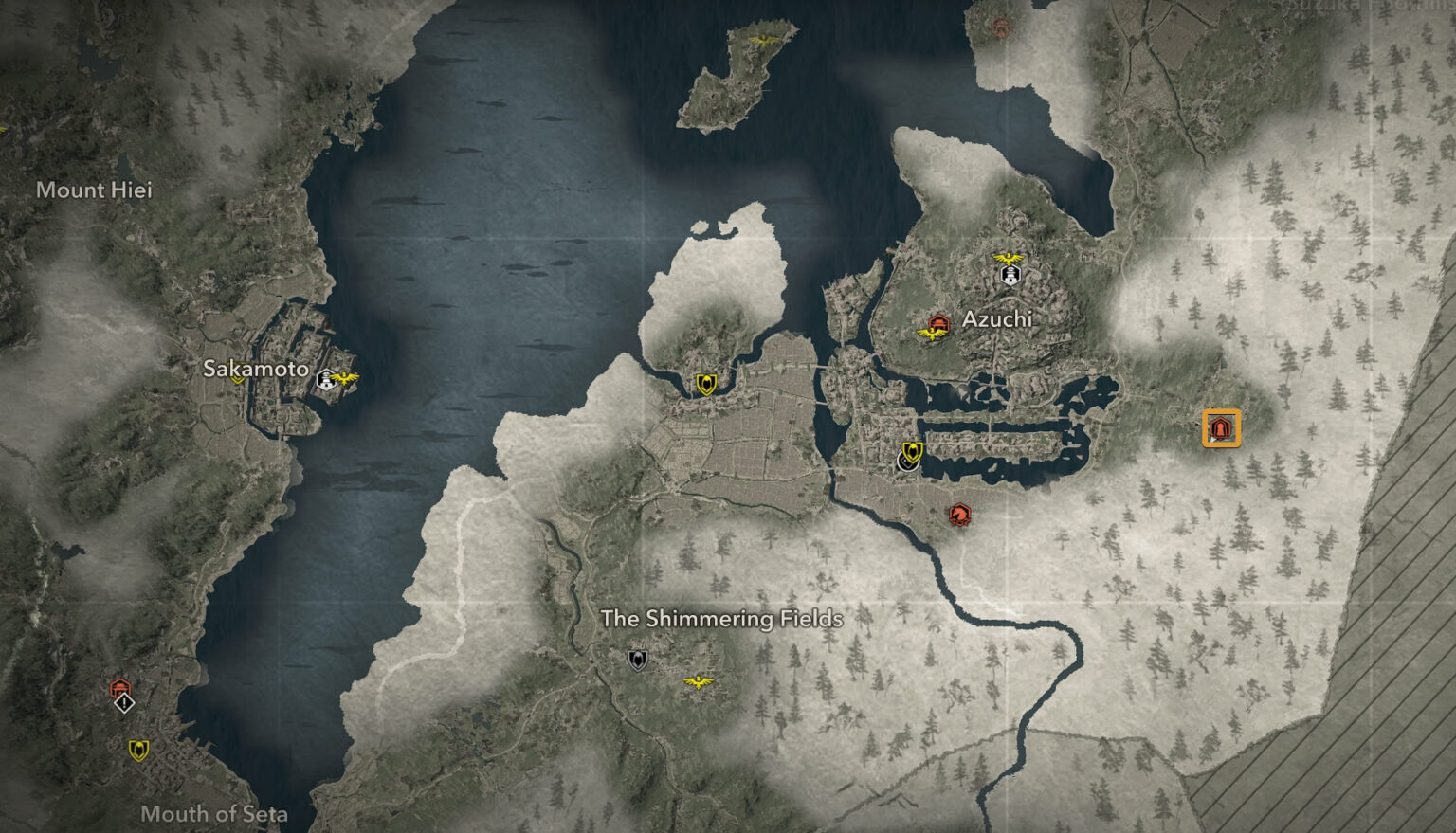The height and width of the screenshot is (833, 1456).
Task: Click the Sakamoto location label
Action: point(258,371)
